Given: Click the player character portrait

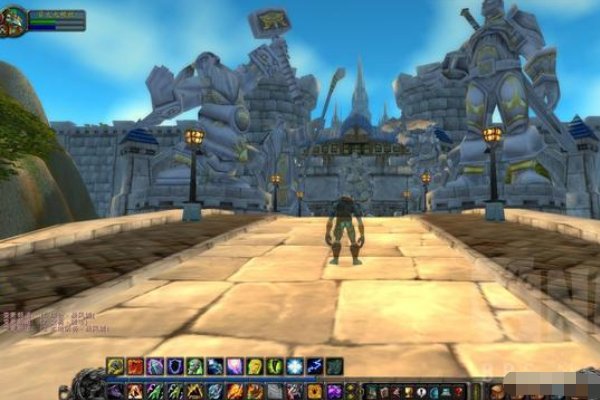Looking at the screenshot, I should point(14,20).
